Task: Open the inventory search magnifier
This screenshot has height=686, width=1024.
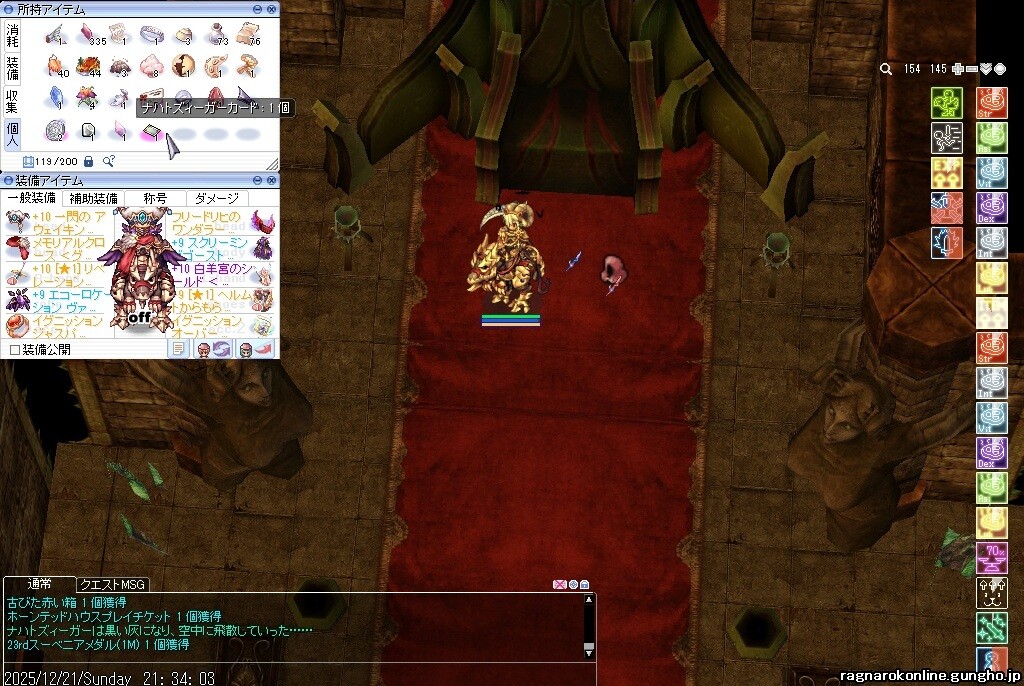Action: pos(109,161)
